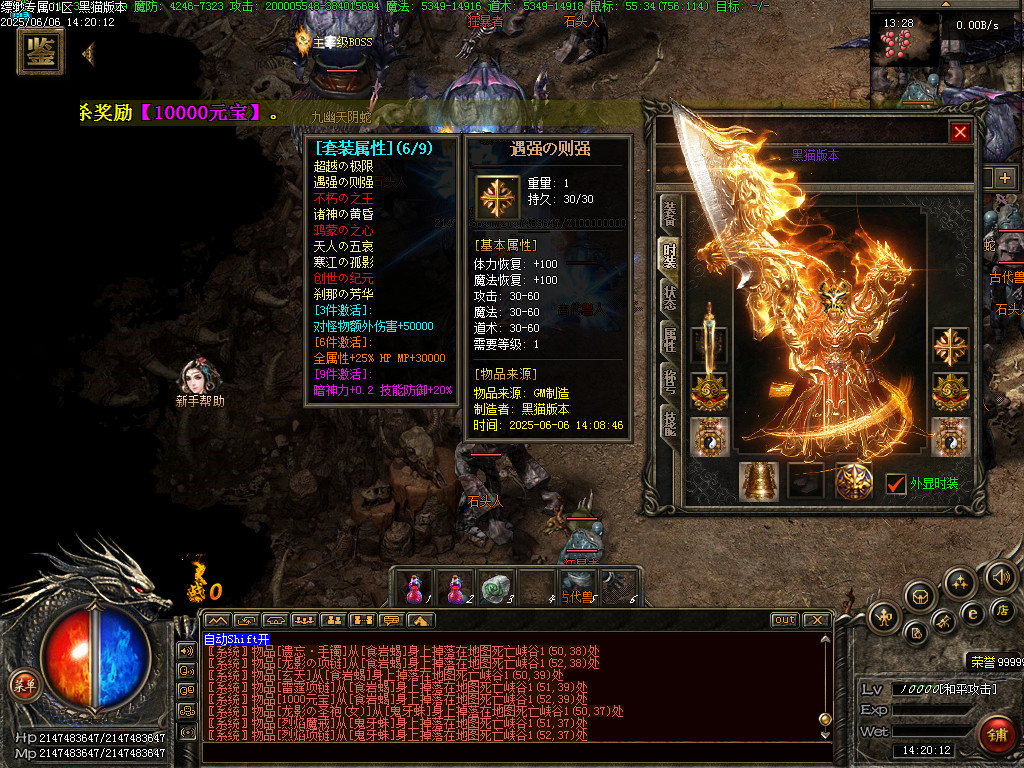Select the 属性 attributes tab
The width and height of the screenshot is (1024, 768).
[669, 338]
